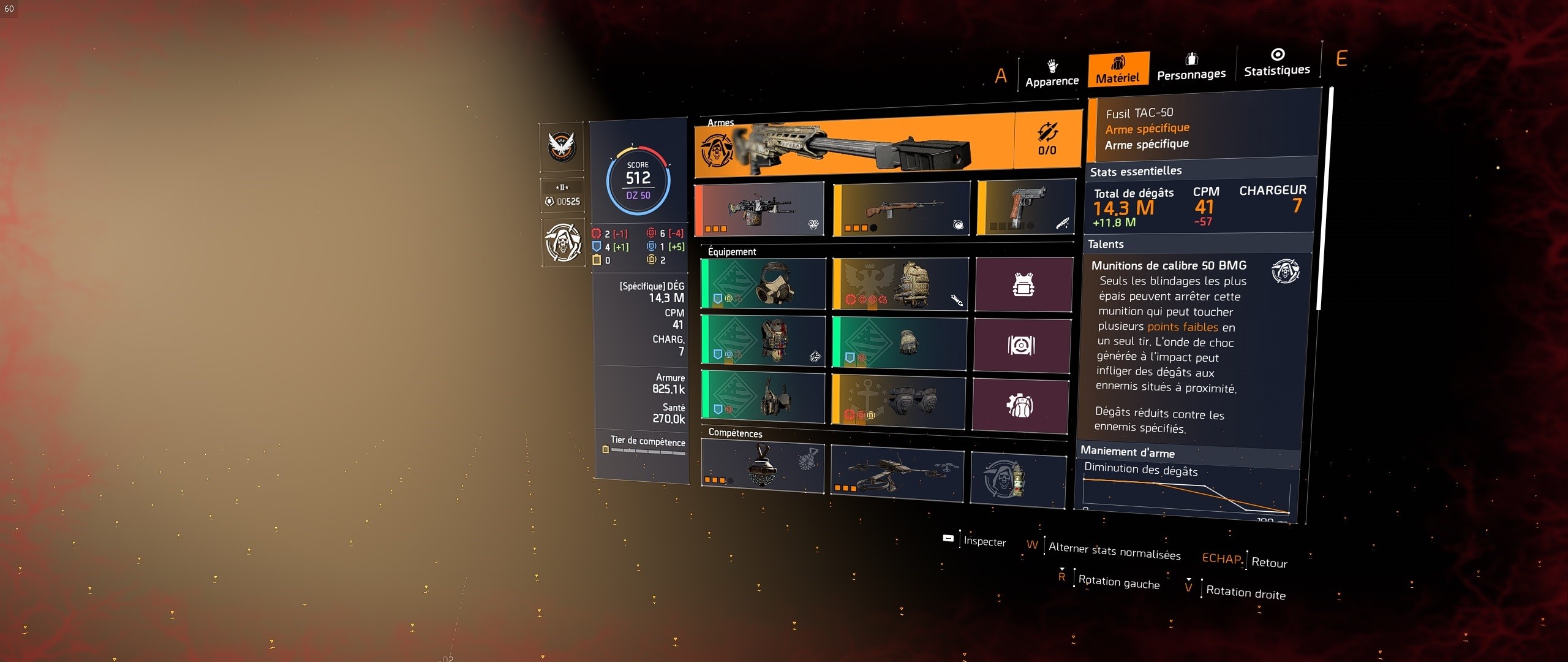The width and height of the screenshot is (1568, 662).
Task: Open the SHD eagle emblem icon
Action: pyautogui.click(x=562, y=147)
